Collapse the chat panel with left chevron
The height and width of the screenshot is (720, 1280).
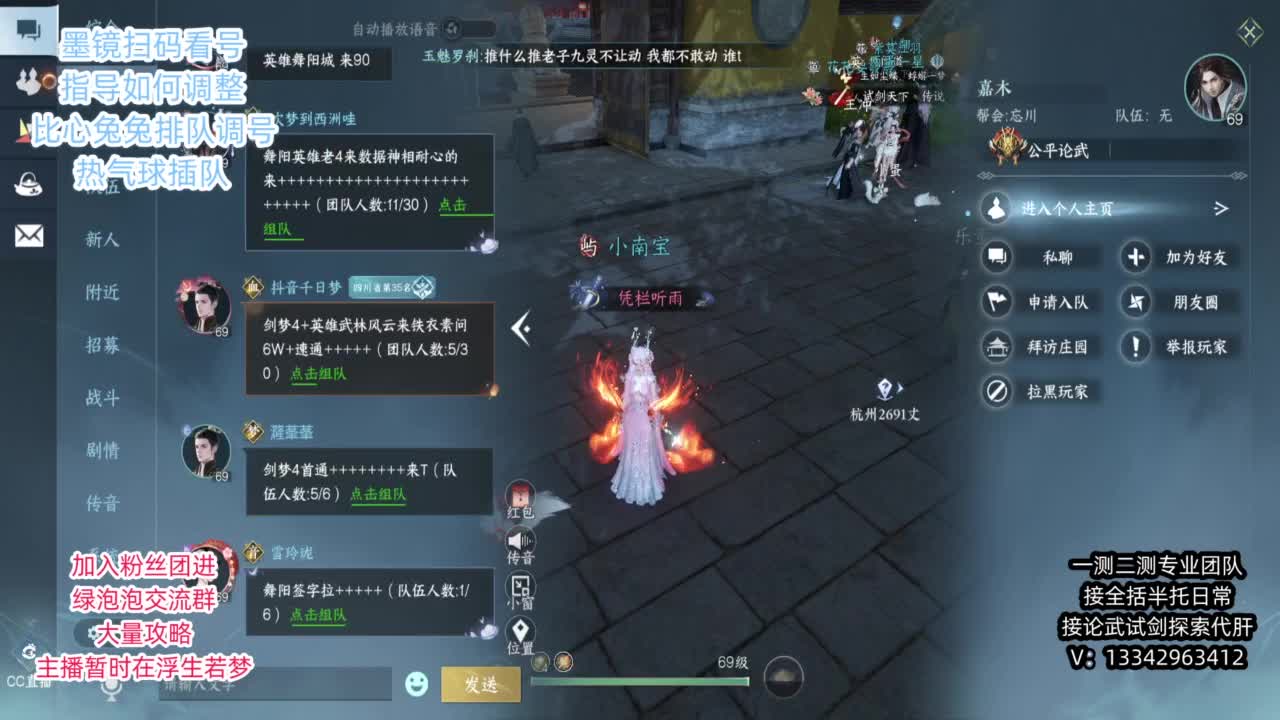pyautogui.click(x=521, y=328)
